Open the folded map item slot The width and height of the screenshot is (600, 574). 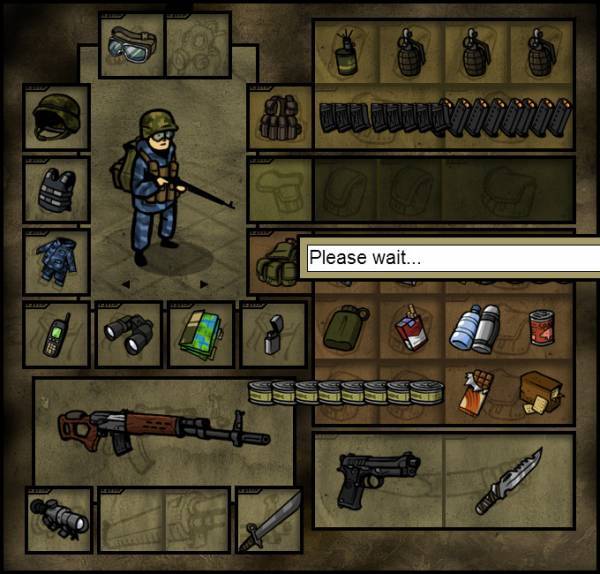200,335
